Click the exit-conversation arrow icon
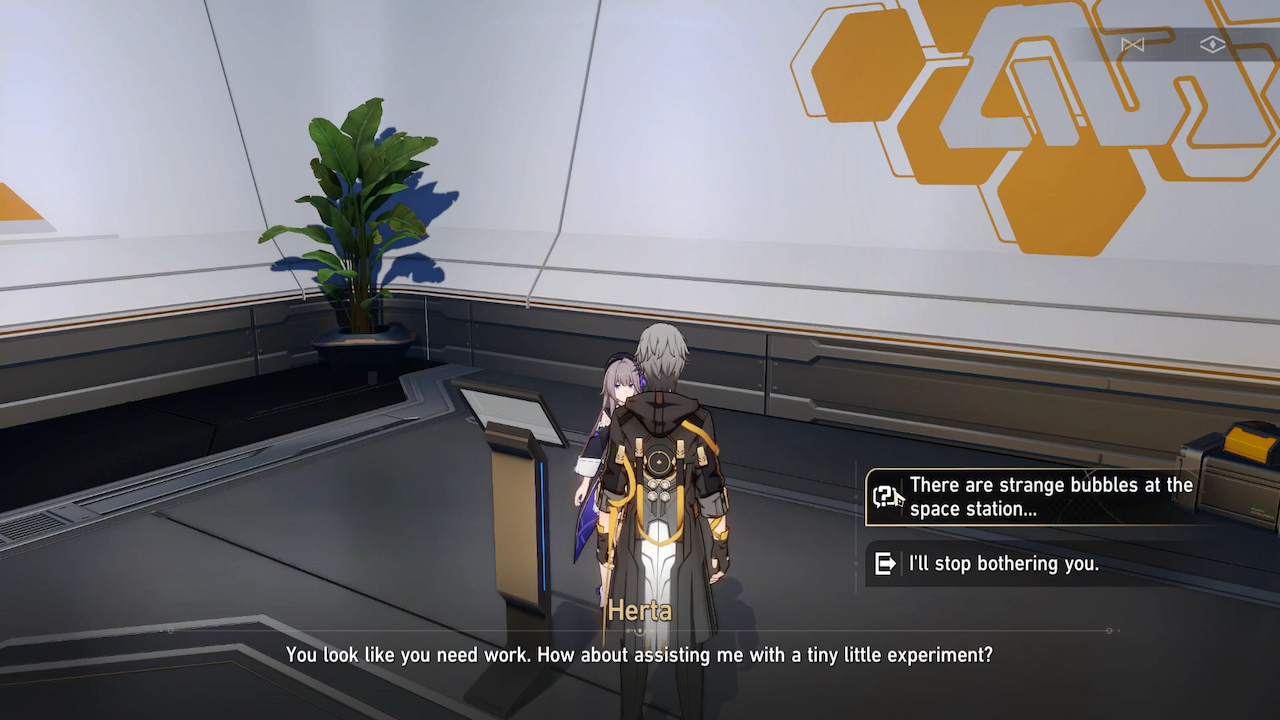1280x720 pixels. click(884, 563)
